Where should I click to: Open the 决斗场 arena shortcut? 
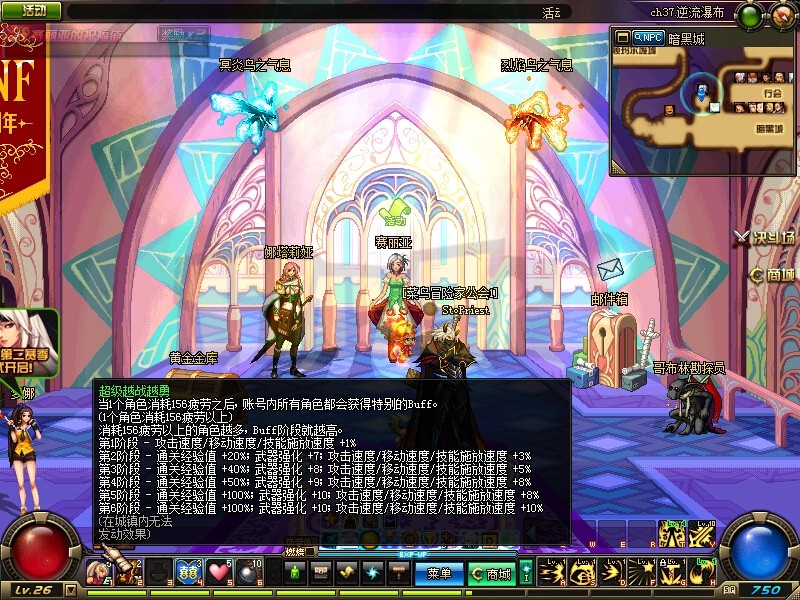(x=765, y=238)
